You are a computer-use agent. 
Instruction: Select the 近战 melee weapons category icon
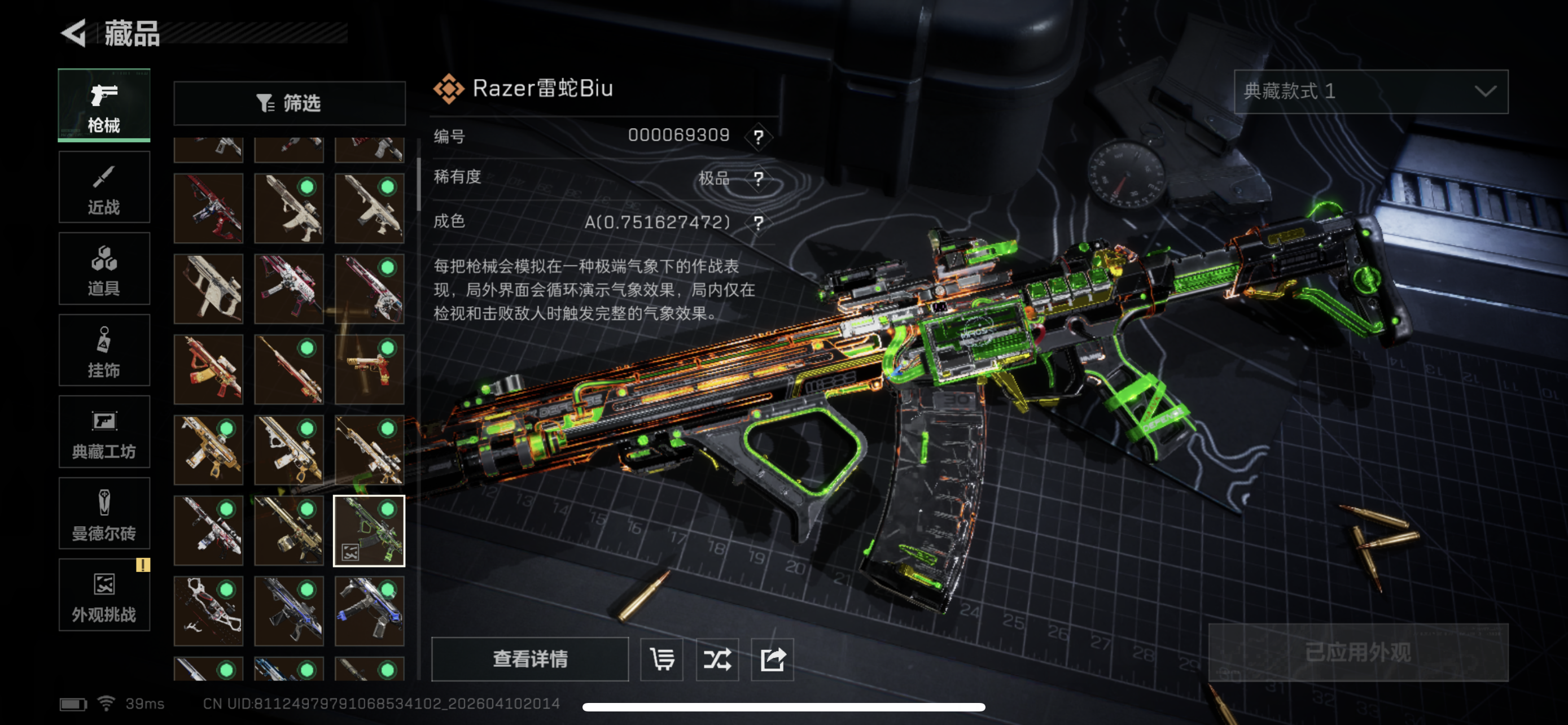103,186
